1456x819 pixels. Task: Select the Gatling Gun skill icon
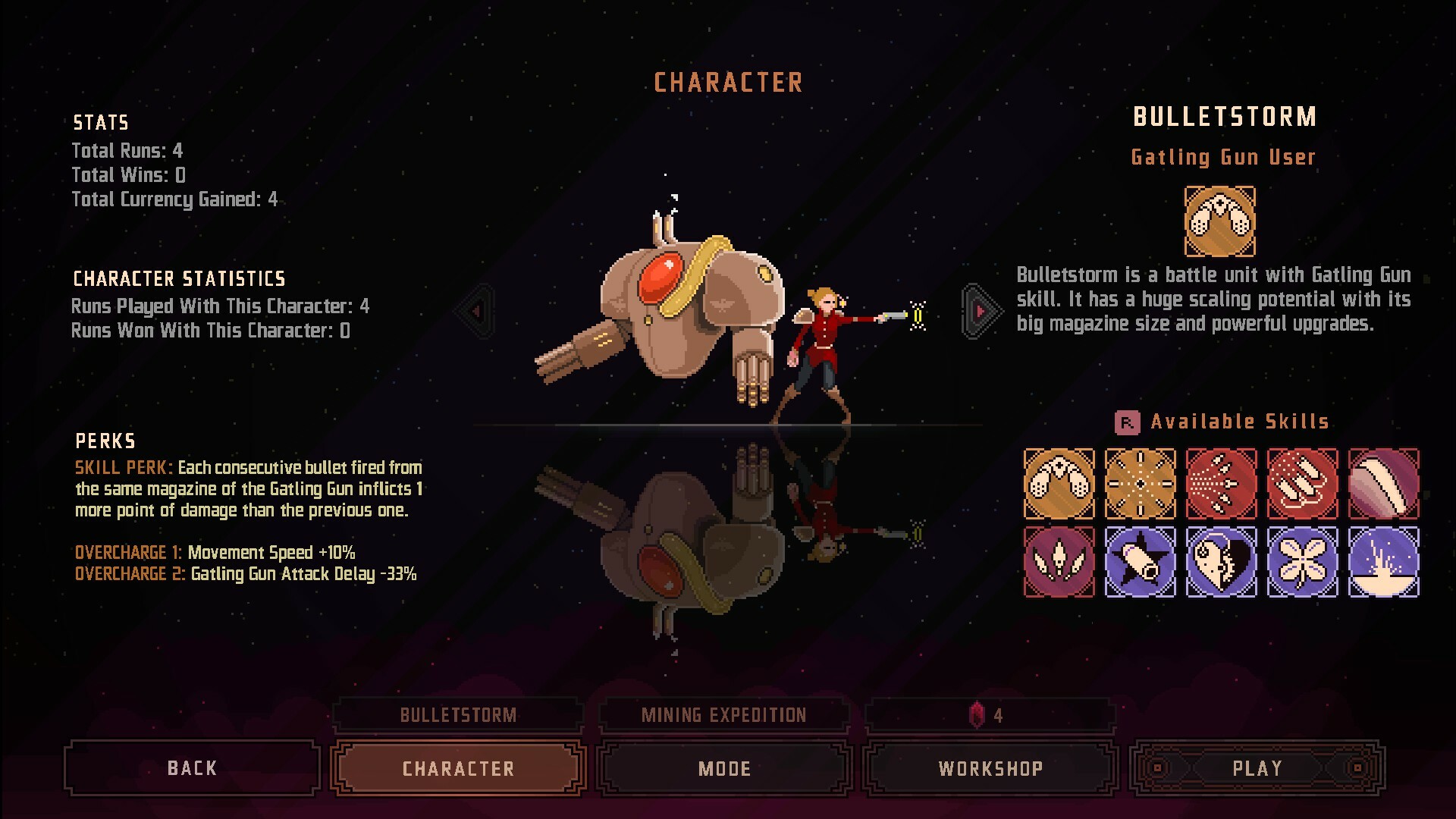tap(1059, 483)
